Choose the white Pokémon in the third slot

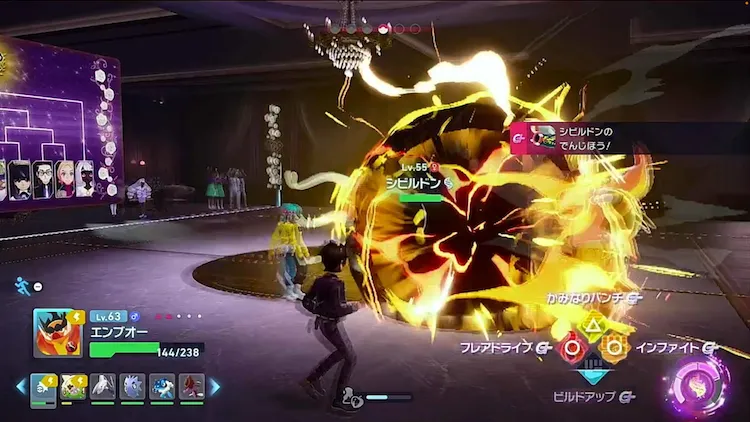[x=103, y=387]
